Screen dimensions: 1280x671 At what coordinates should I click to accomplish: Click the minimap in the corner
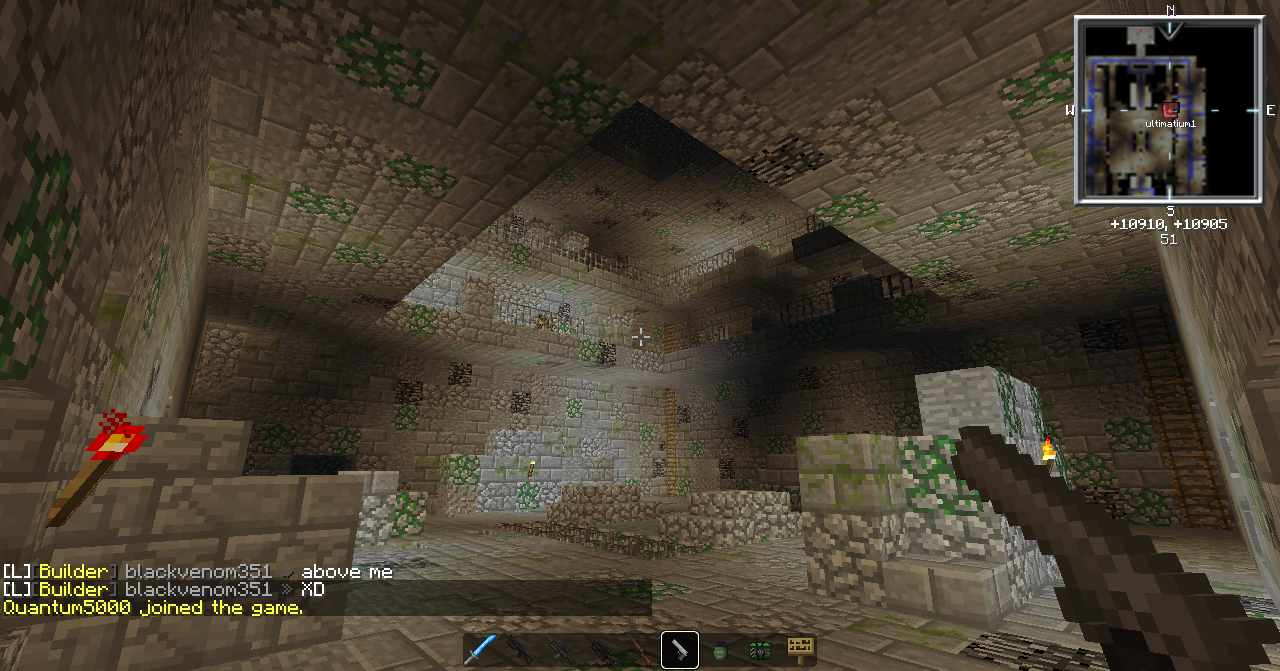pyautogui.click(x=1169, y=112)
